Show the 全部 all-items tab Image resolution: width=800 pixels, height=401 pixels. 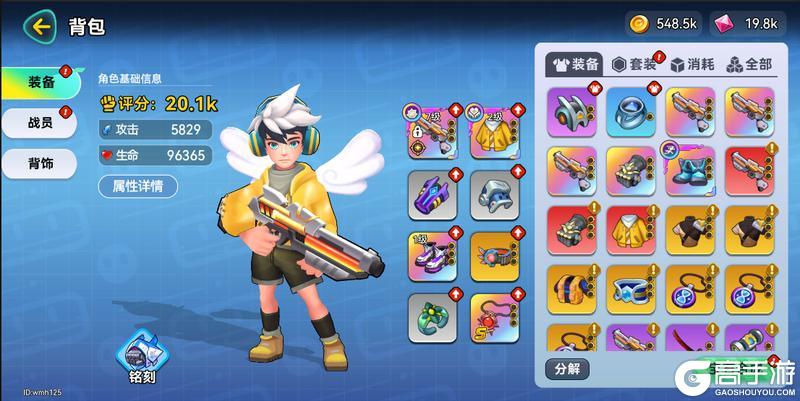[x=749, y=63]
